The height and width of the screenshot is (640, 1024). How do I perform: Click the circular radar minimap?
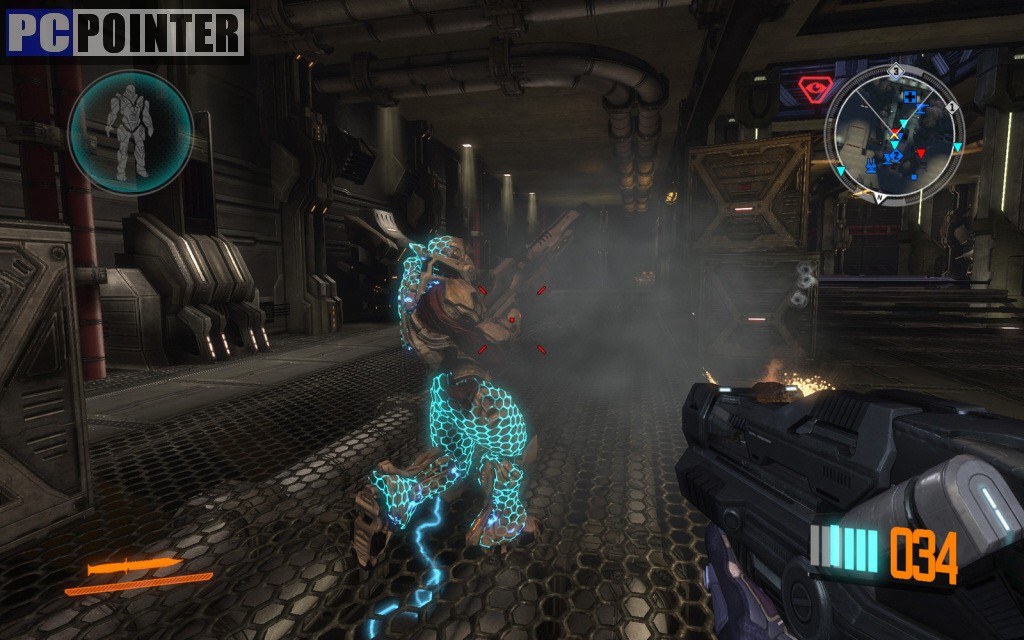pyautogui.click(x=894, y=134)
